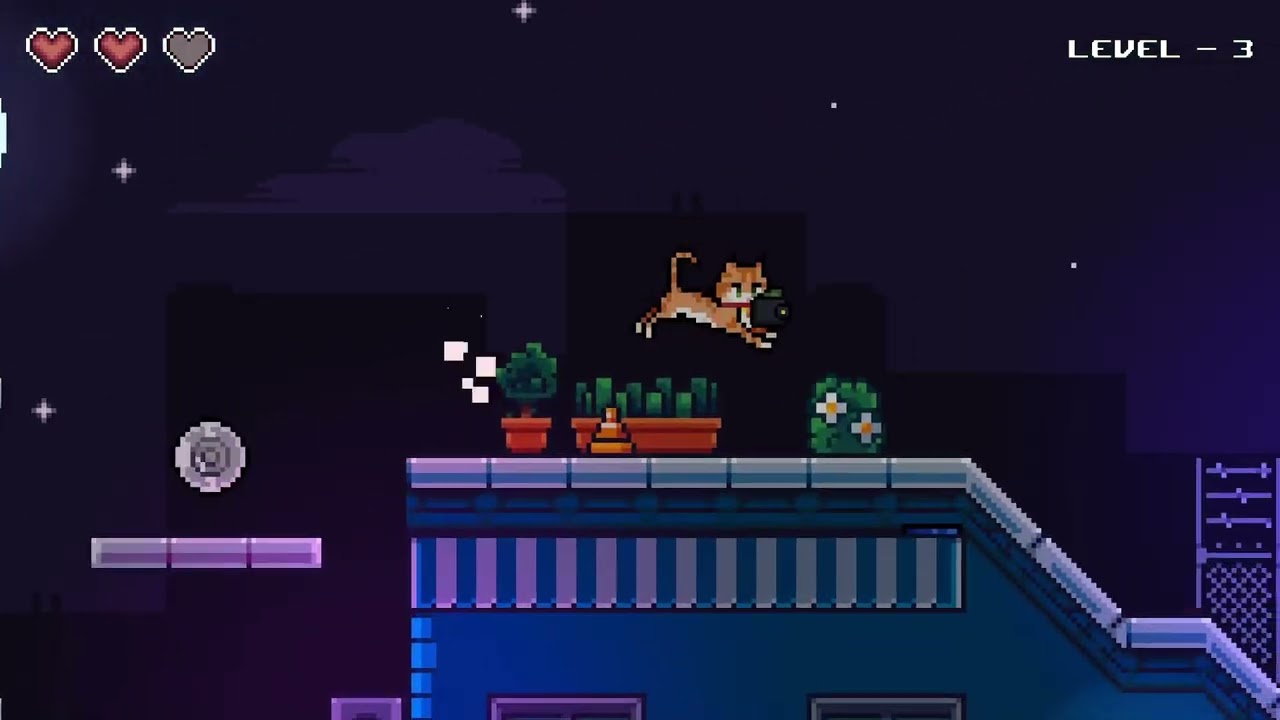Select the second red heart in the health bar

[121, 48]
